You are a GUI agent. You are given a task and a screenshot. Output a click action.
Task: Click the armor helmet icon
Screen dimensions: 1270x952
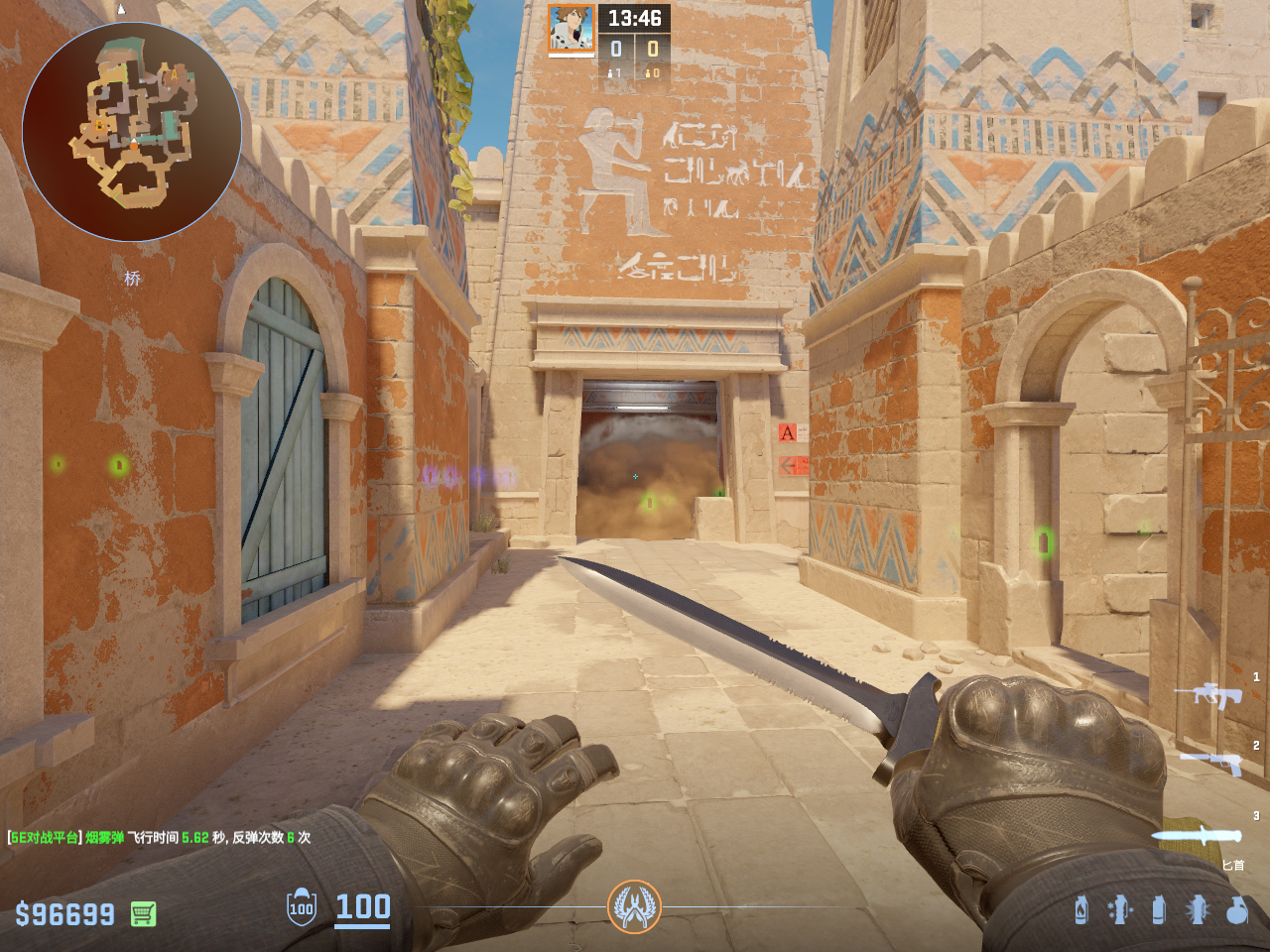pyautogui.click(x=302, y=907)
